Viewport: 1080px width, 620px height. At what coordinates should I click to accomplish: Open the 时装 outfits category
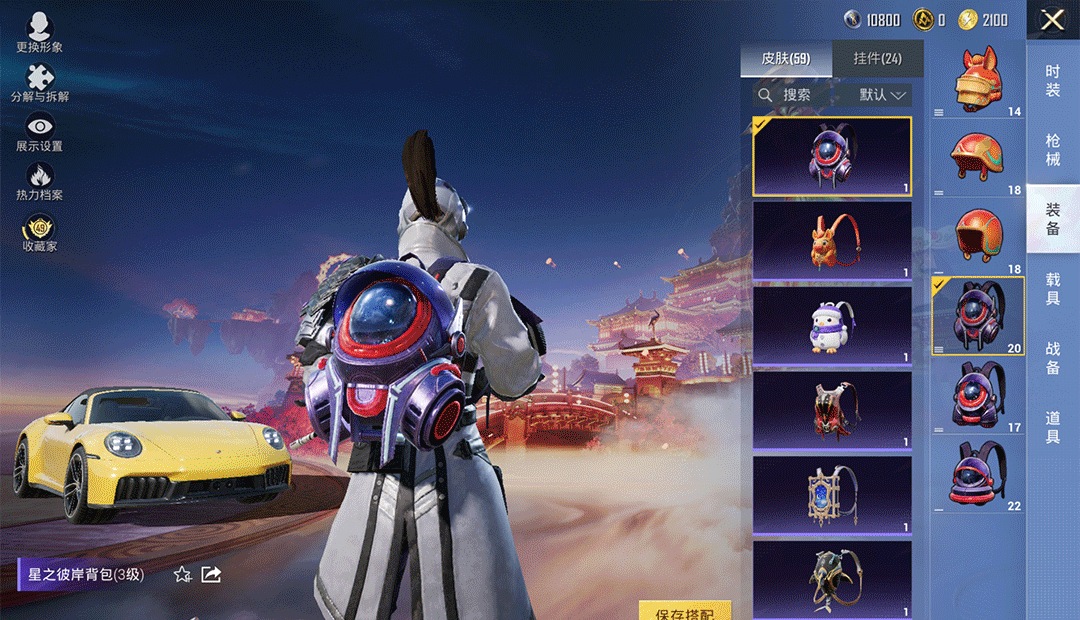tap(1053, 80)
